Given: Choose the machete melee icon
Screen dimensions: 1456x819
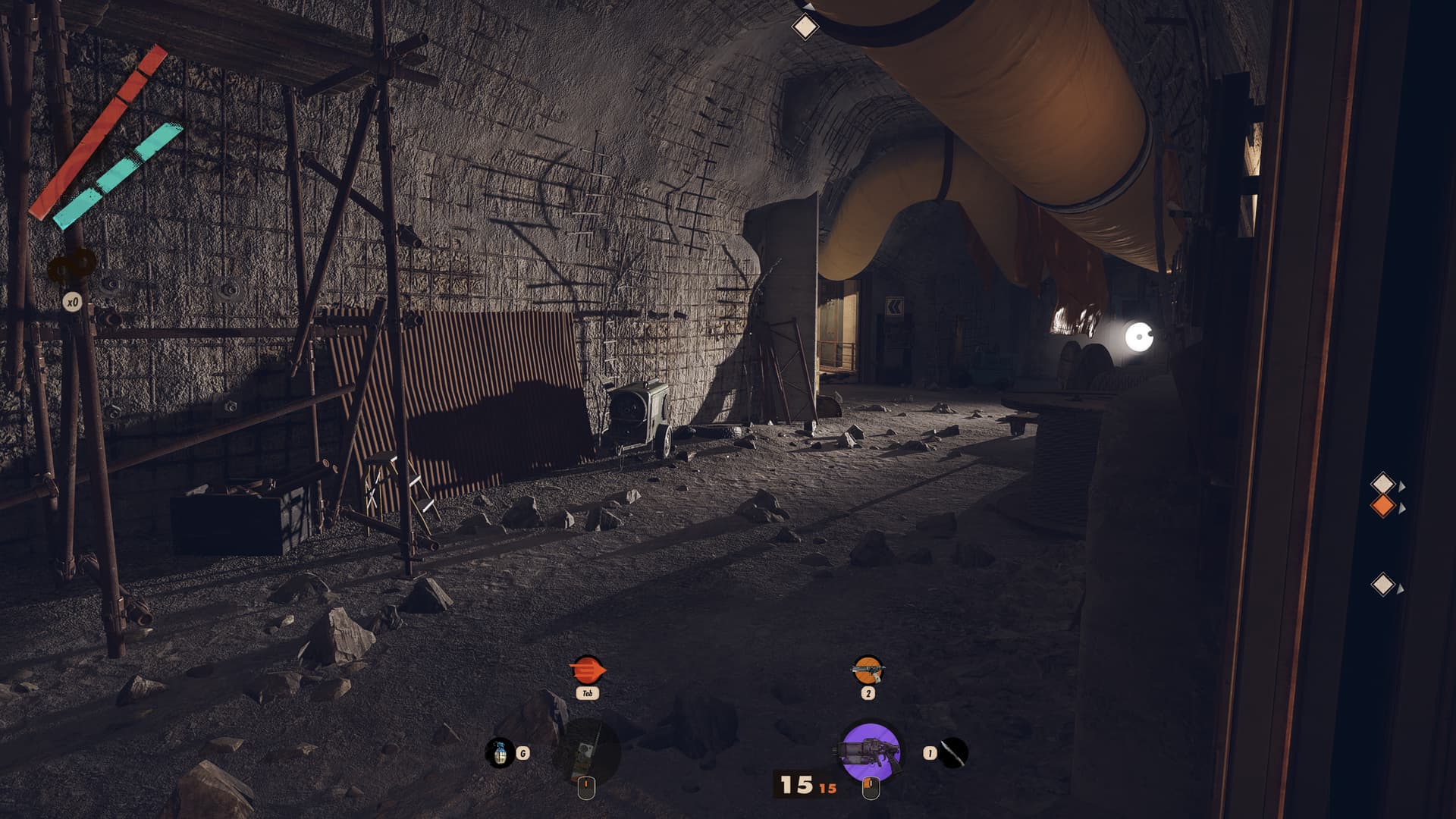Looking at the screenshot, I should (953, 753).
